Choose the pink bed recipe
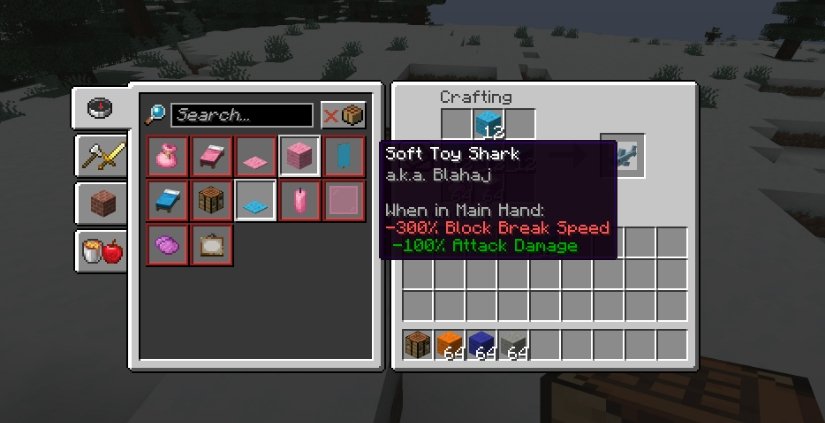The width and height of the screenshot is (825, 423). [210, 156]
